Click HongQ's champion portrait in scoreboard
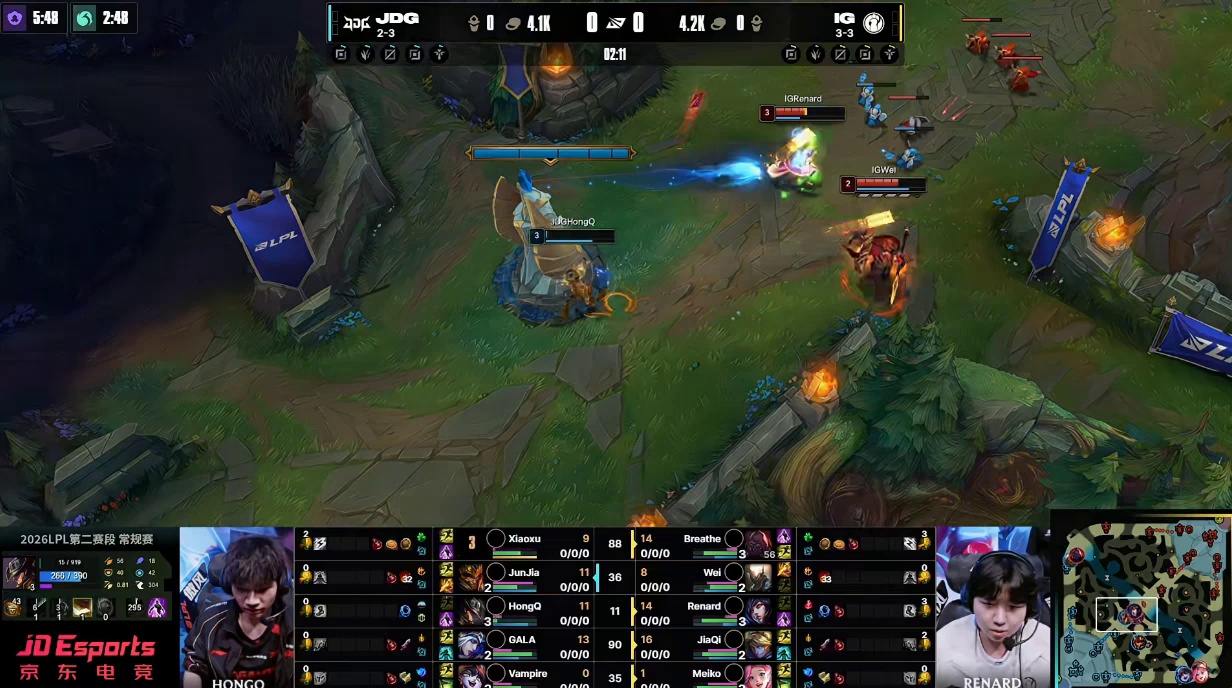Viewport: 1232px width, 688px height. click(472, 611)
